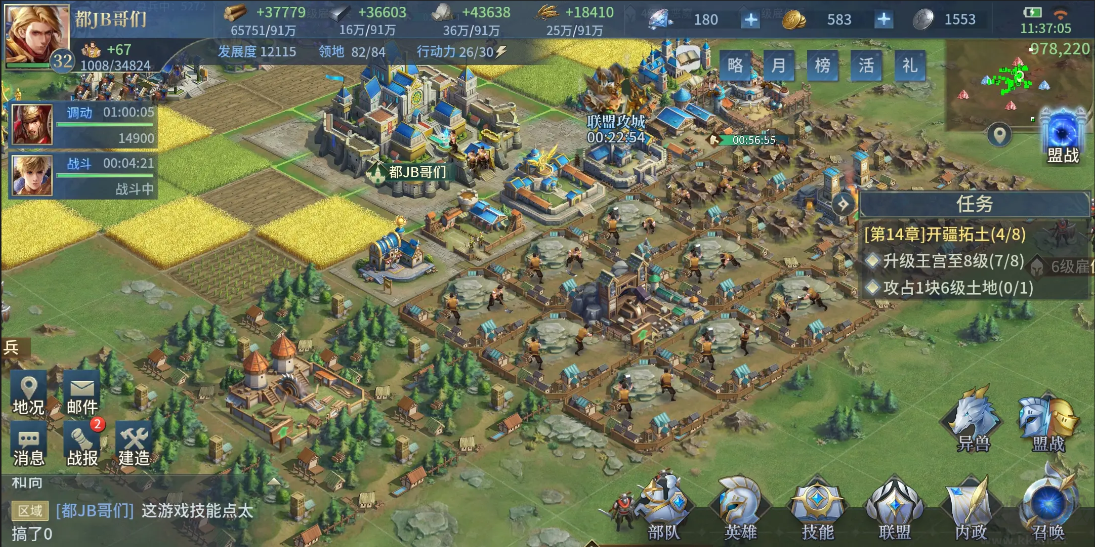This screenshot has width=1095, height=547.
Task: Open the 建造 build menu
Action: (134, 445)
